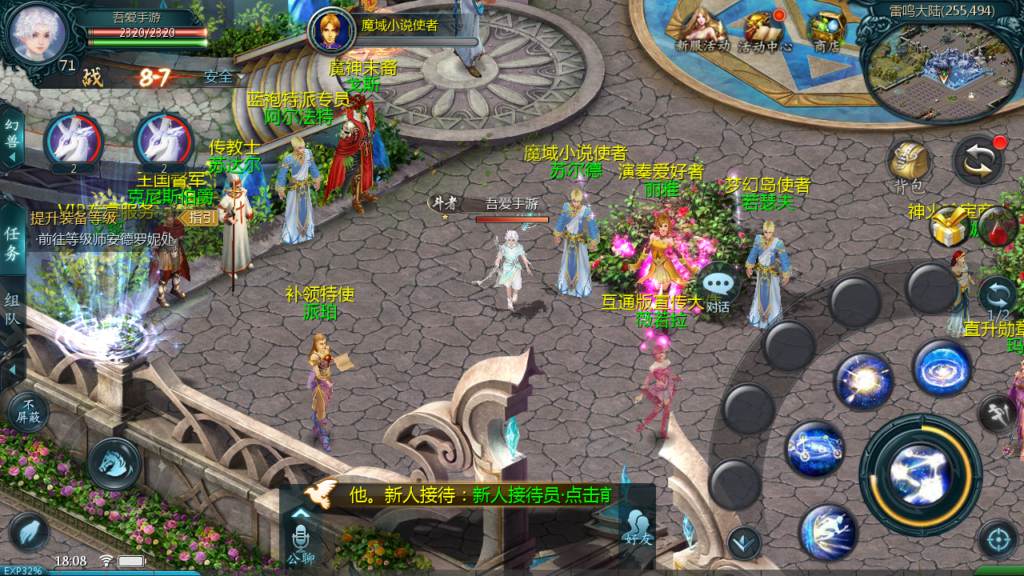This screenshot has height=576, width=1024.
Task: Cast the blue swirling galaxy skill
Action: click(941, 368)
